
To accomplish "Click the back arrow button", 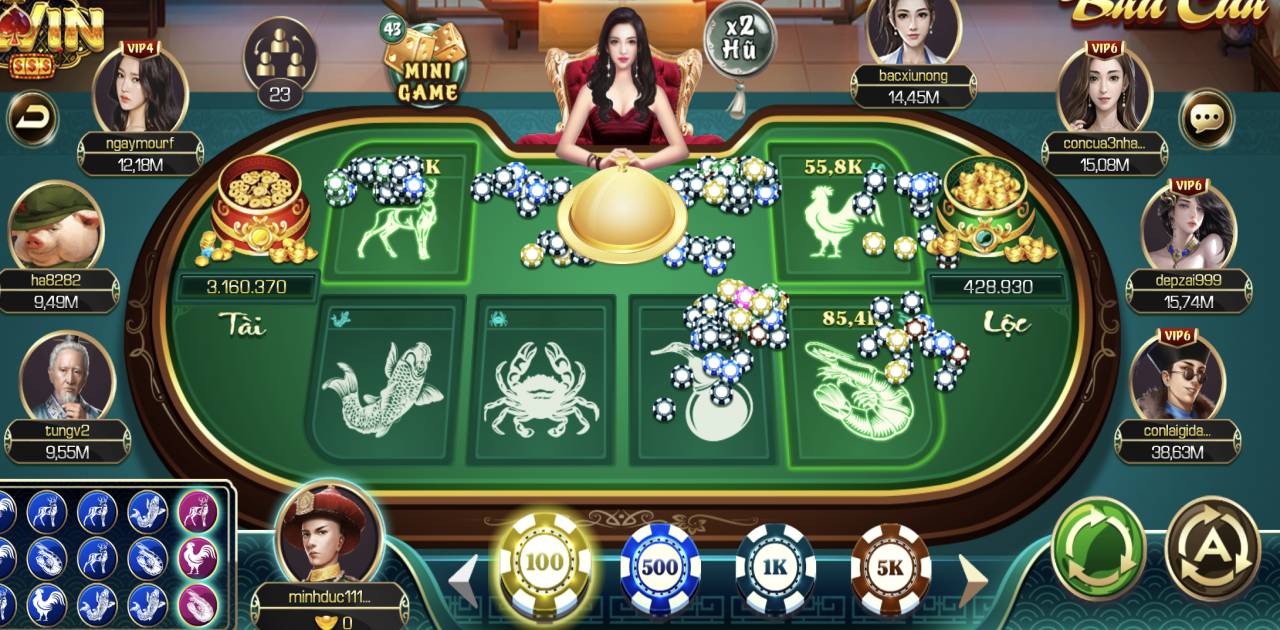I will [x=33, y=119].
